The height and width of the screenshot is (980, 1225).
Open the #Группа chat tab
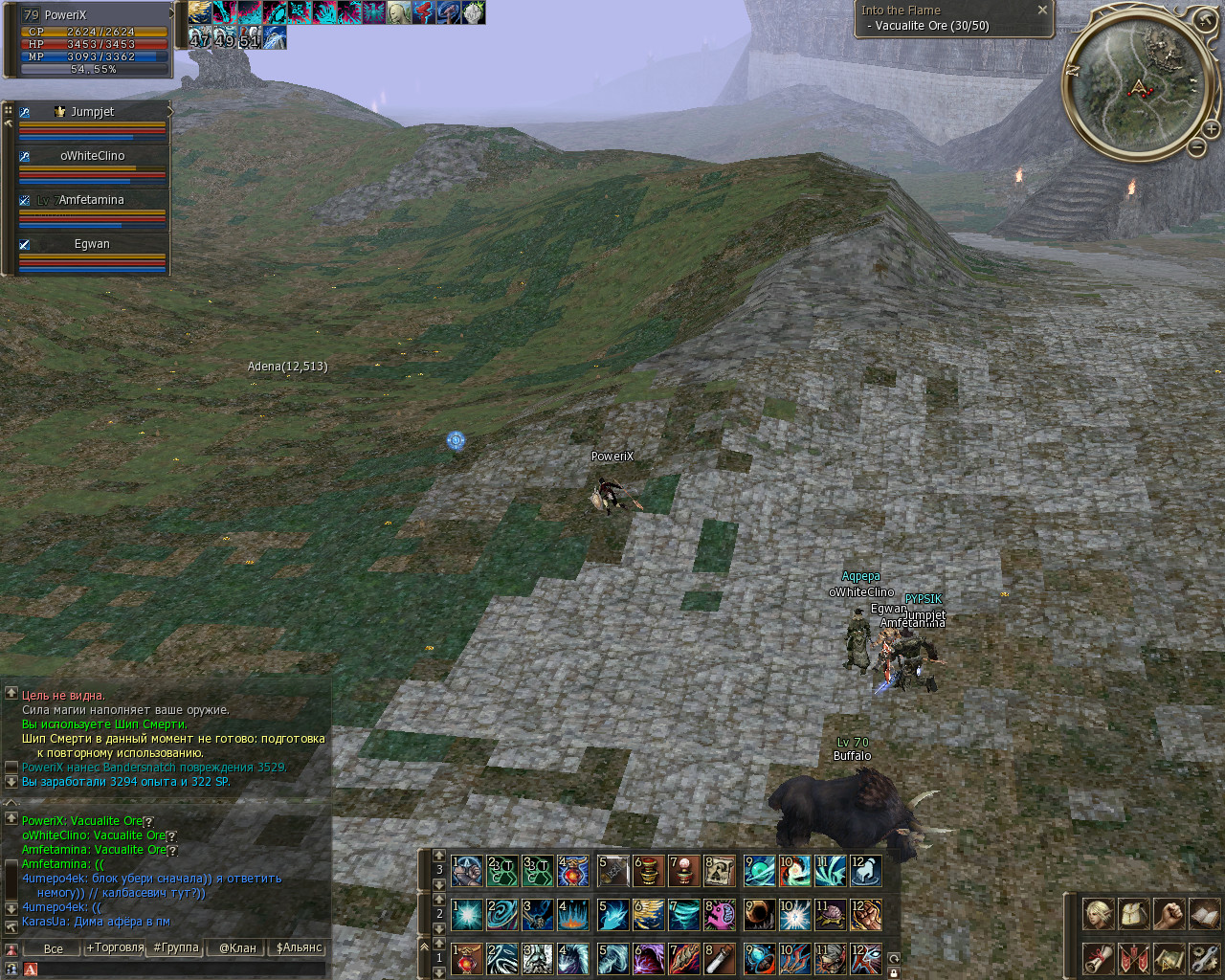[x=176, y=948]
